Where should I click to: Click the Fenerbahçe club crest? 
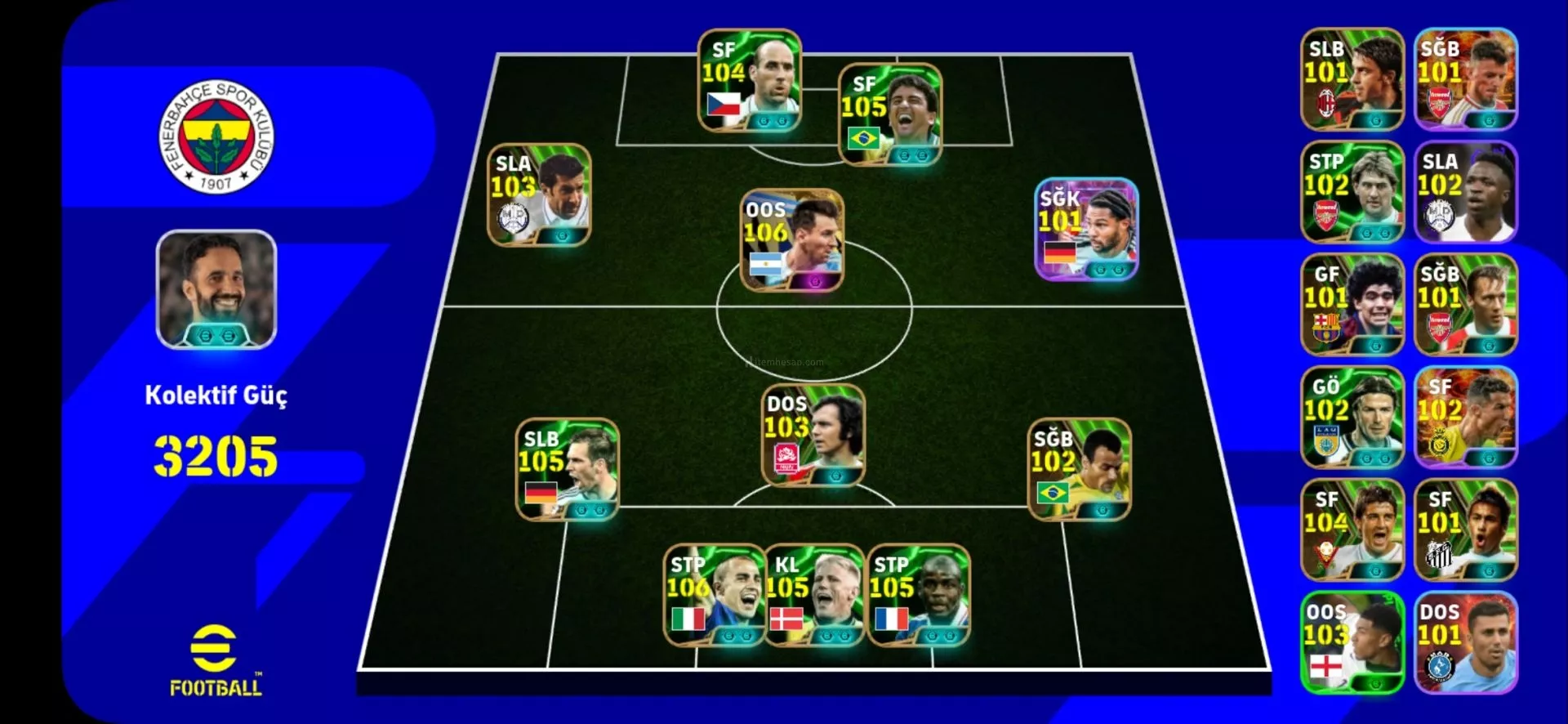(x=216, y=137)
